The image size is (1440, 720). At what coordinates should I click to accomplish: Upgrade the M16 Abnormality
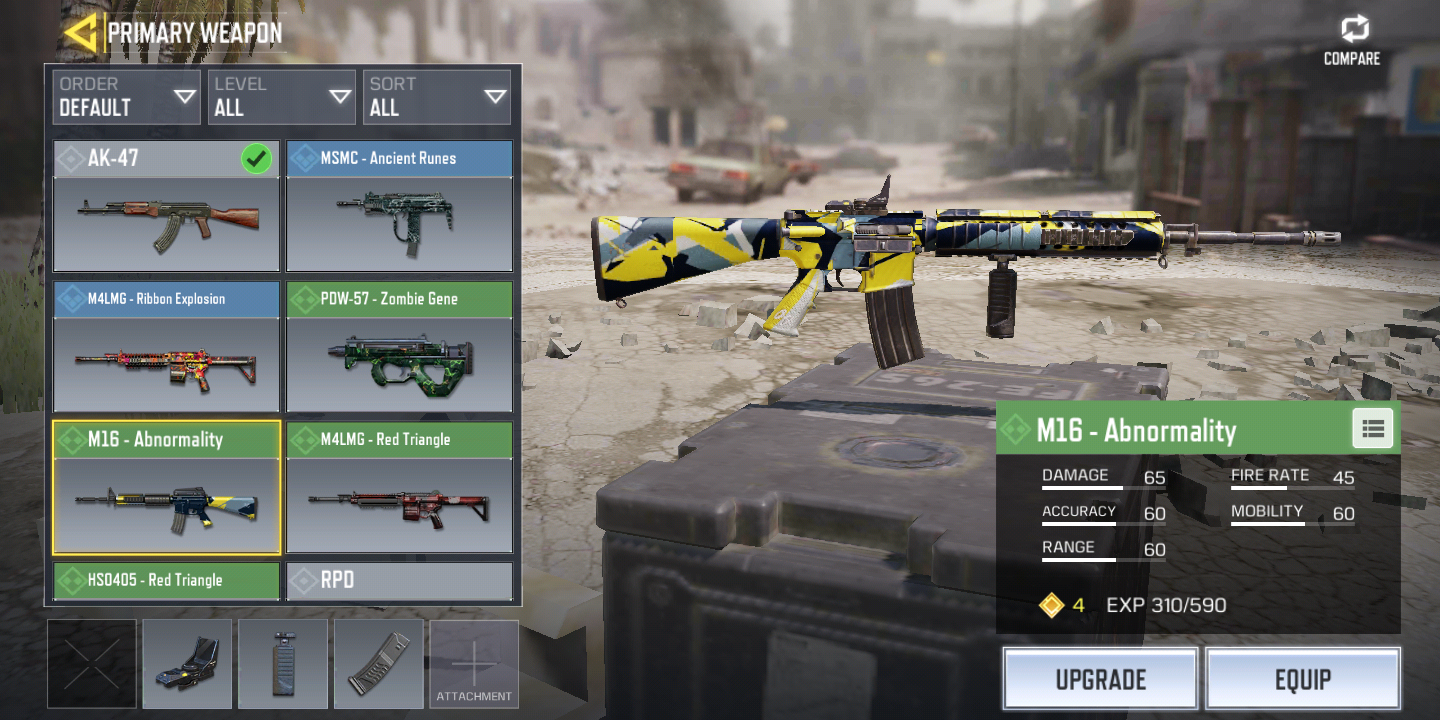1100,679
